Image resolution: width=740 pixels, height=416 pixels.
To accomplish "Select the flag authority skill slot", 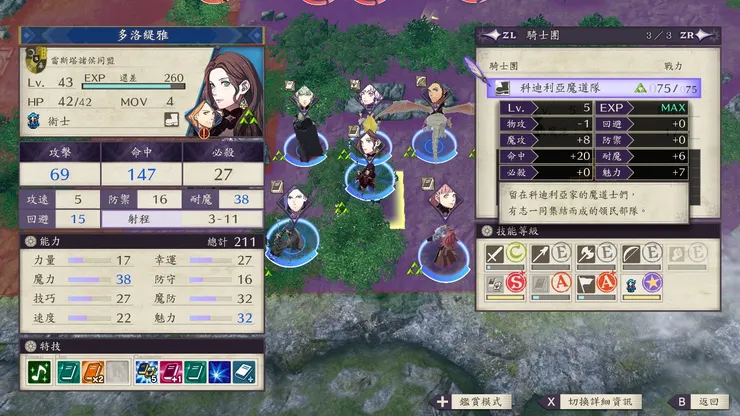I will 597,286.
